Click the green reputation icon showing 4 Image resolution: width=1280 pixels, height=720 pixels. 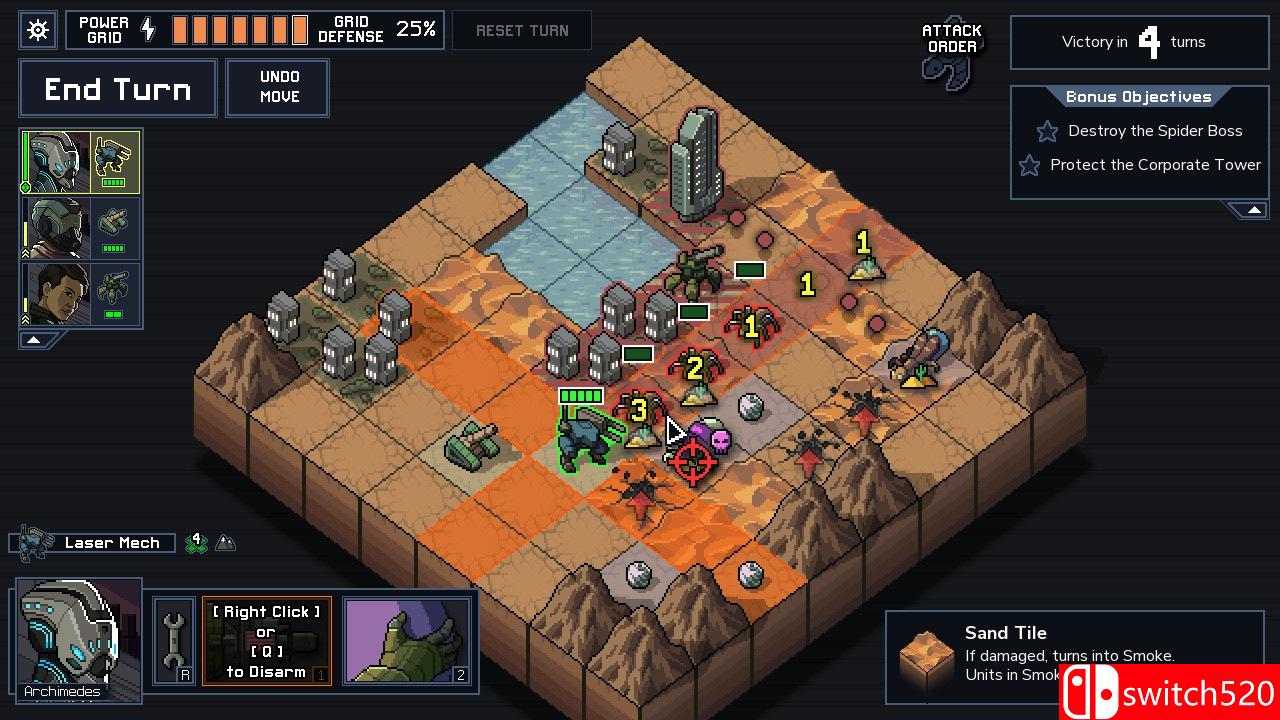196,542
